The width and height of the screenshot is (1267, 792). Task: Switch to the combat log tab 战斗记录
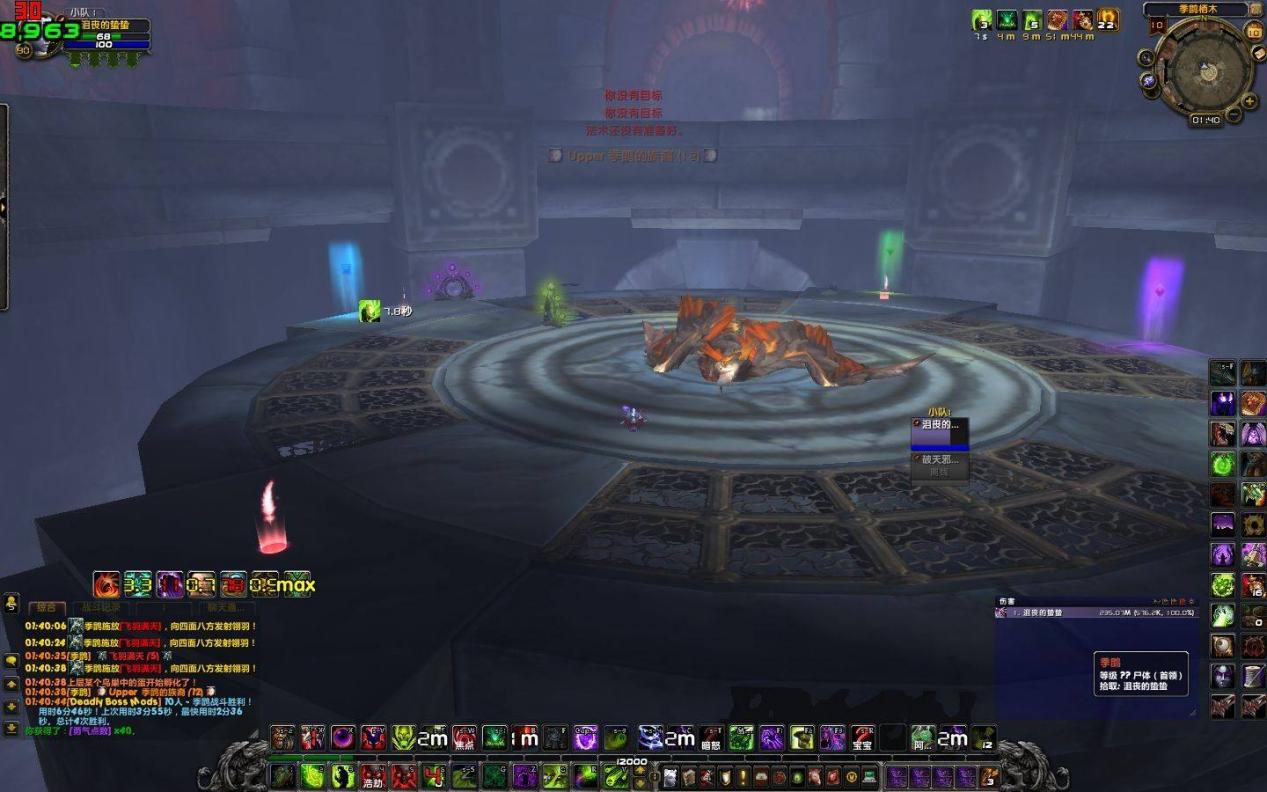tap(100, 607)
